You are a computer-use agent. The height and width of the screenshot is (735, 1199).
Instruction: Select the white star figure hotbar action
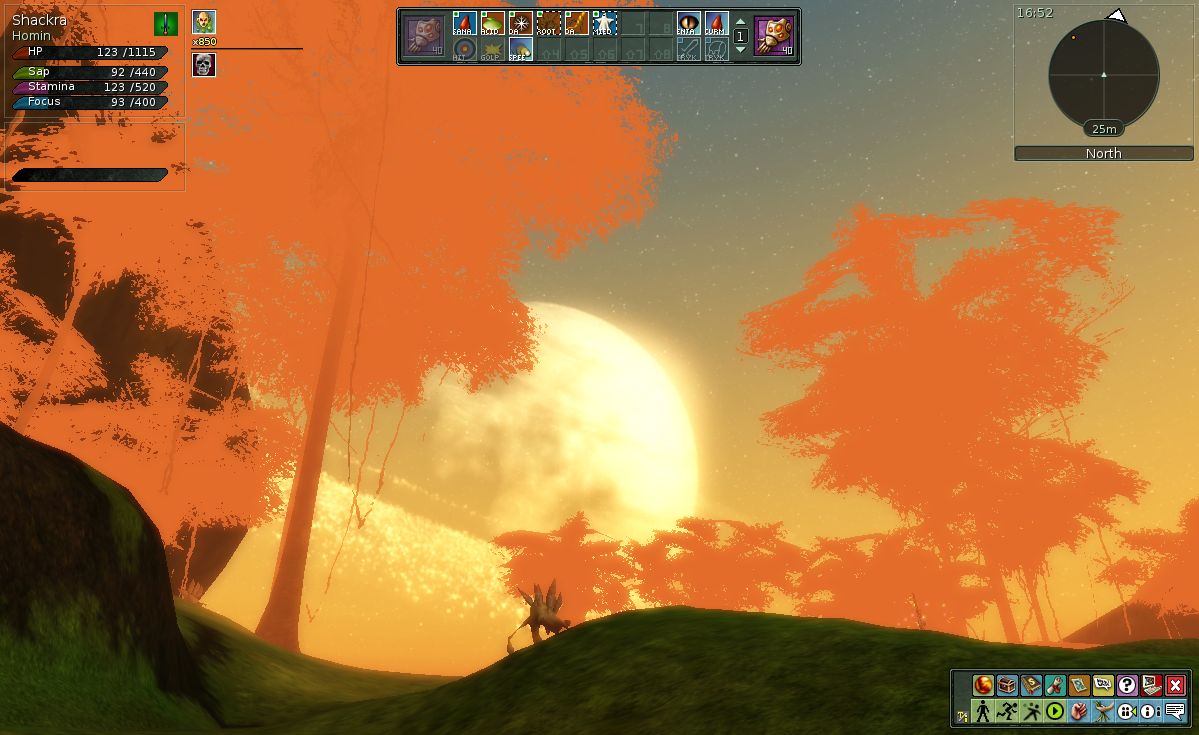click(x=604, y=23)
